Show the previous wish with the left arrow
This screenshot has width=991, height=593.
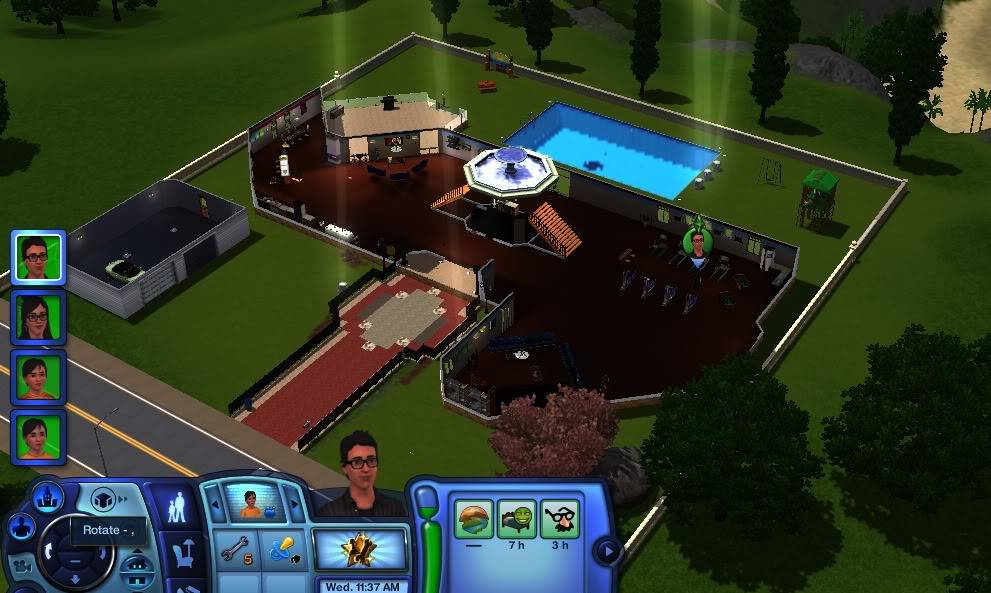click(x=212, y=503)
